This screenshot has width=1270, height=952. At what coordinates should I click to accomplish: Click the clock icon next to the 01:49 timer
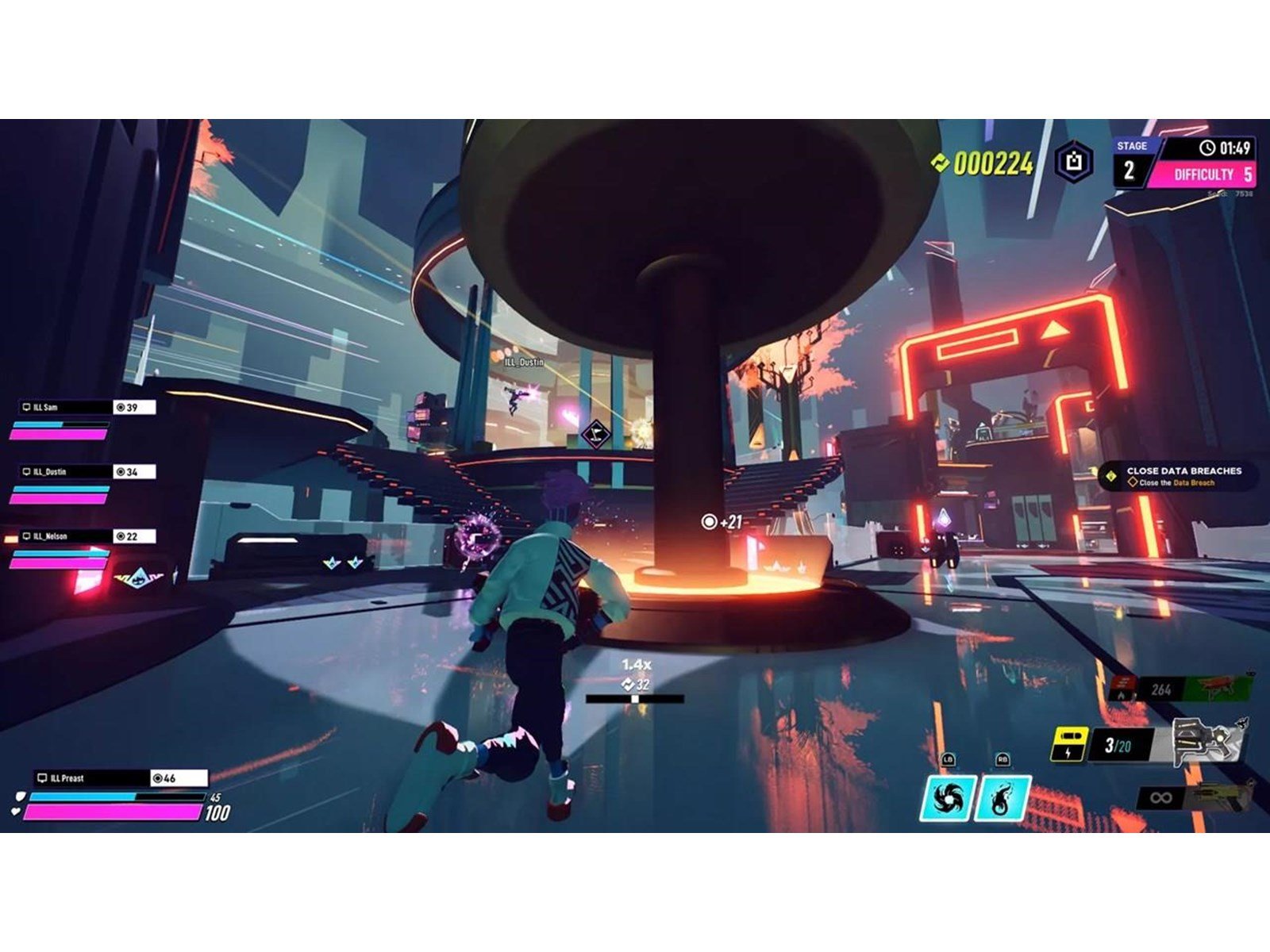click(x=1206, y=150)
